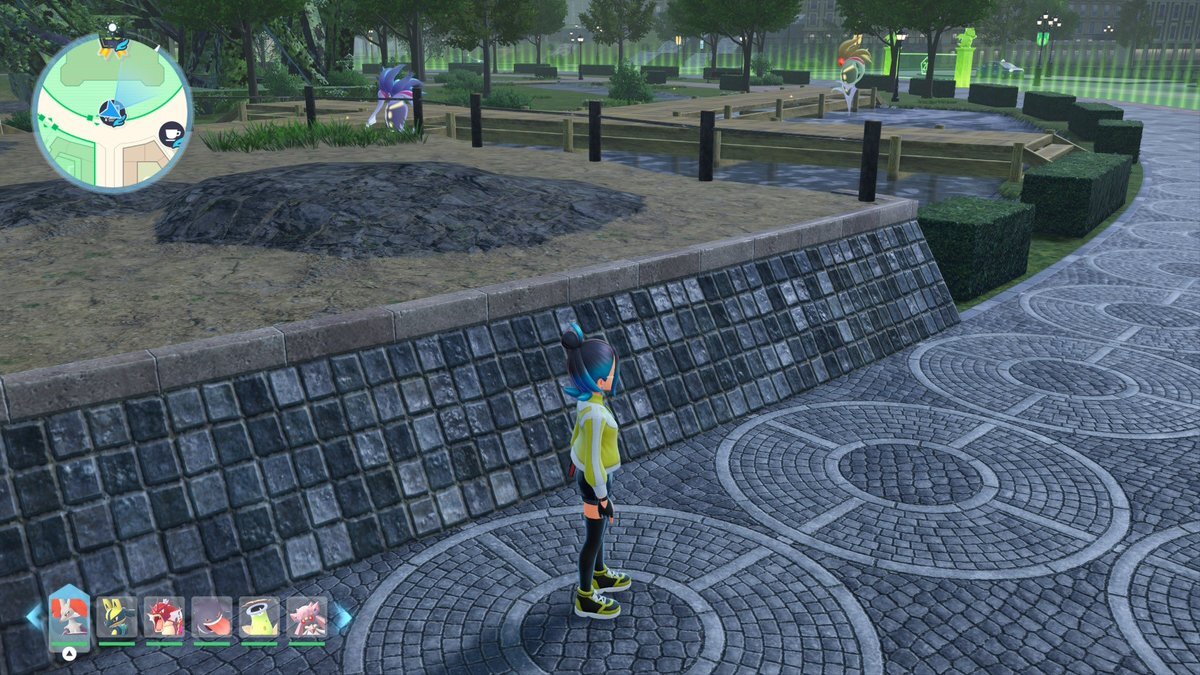Select the yellow-footed marker at the minimap's top
This screenshot has width=1200, height=675.
point(111,45)
